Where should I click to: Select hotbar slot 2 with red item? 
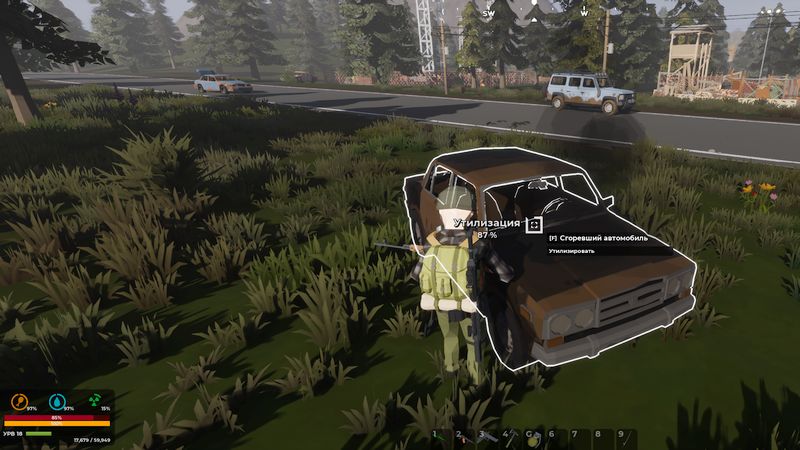[463, 437]
